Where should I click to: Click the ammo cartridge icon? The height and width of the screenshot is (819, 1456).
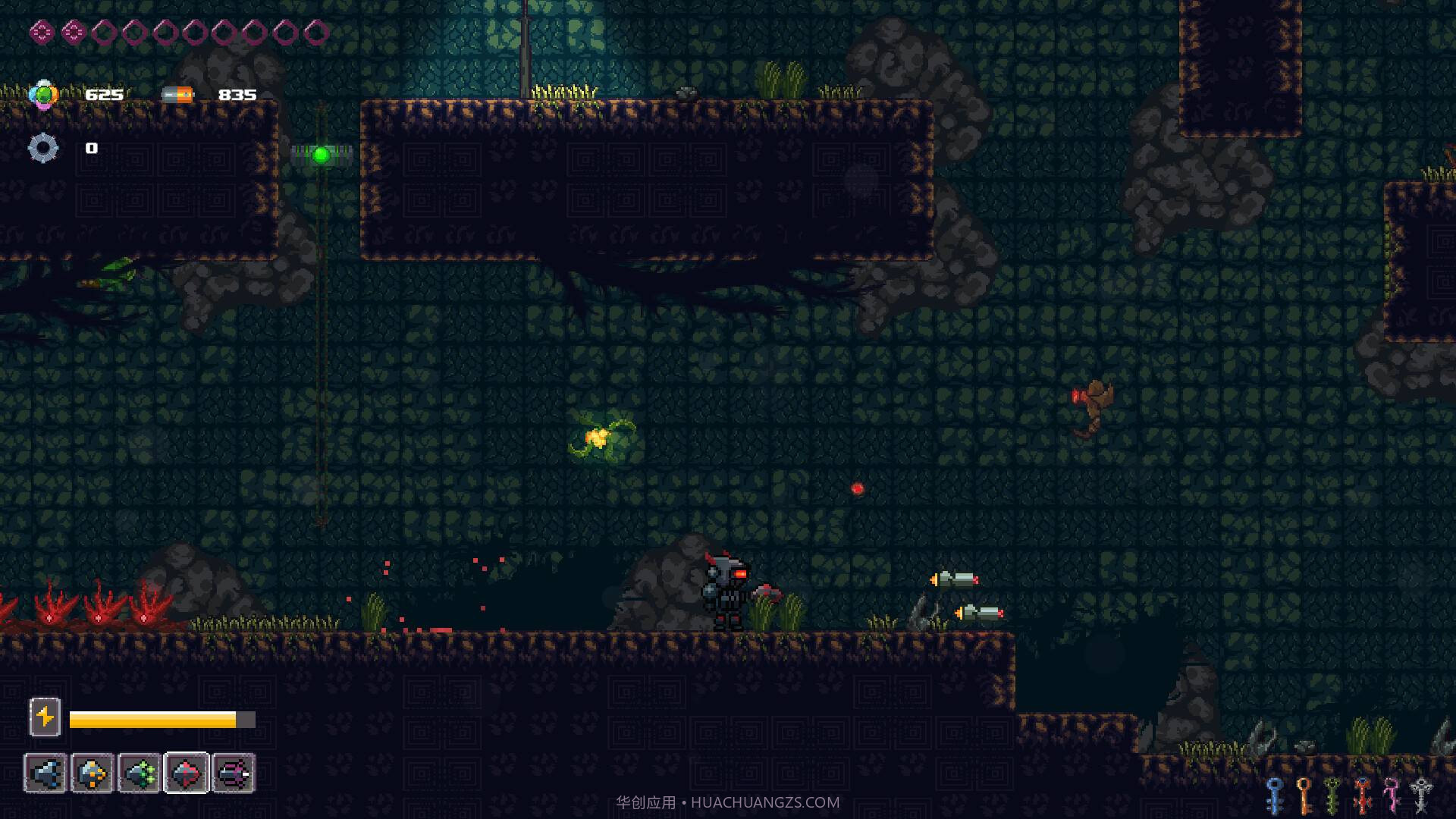178,95
